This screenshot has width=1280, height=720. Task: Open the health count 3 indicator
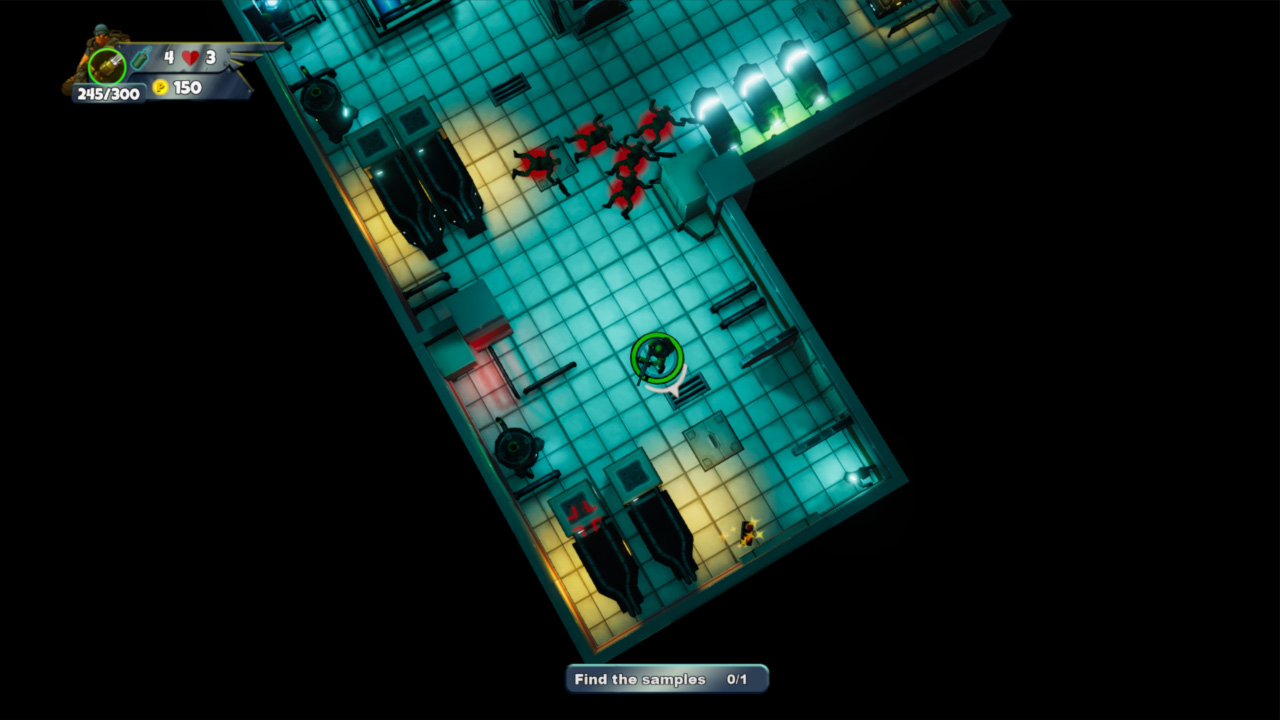pyautogui.click(x=210, y=57)
